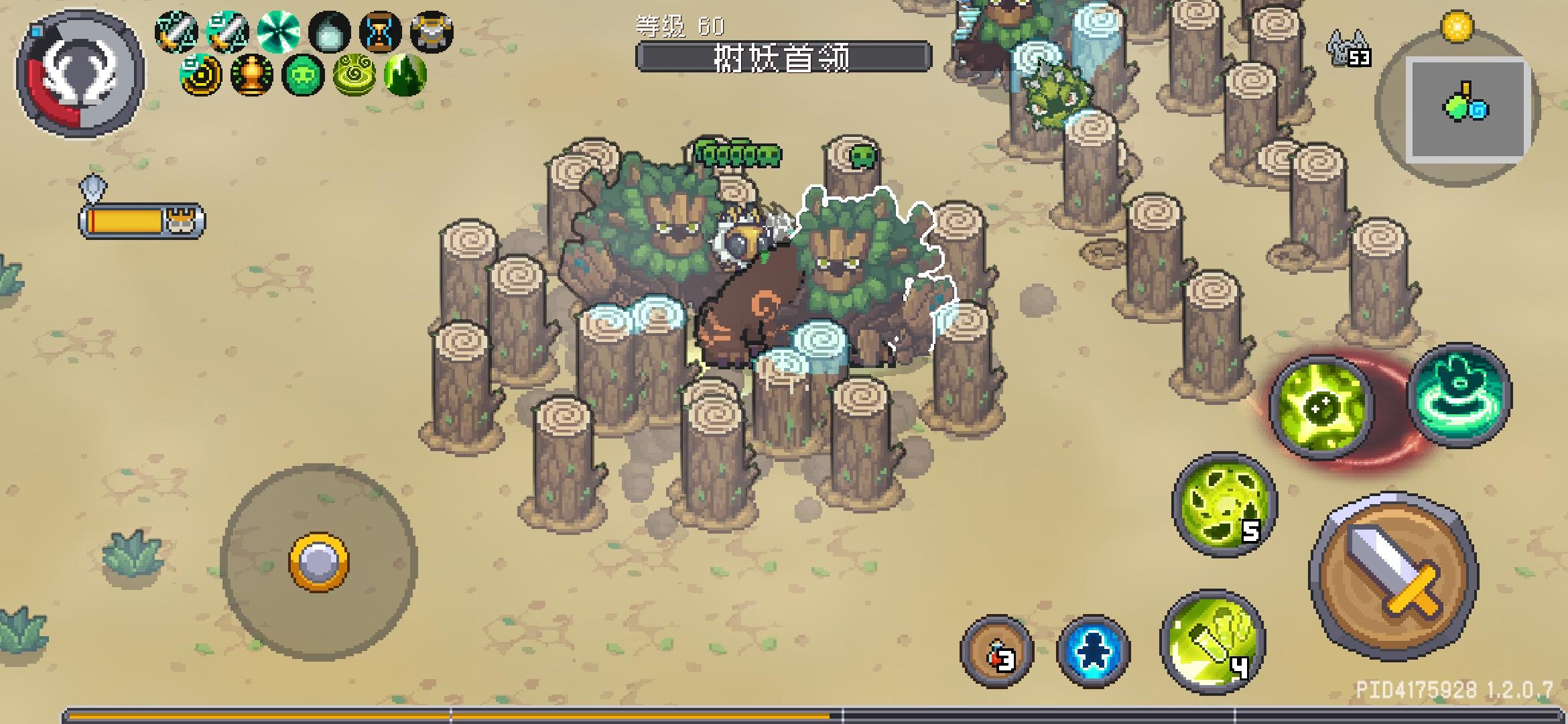Select the crossed swords buff icon

[177, 32]
